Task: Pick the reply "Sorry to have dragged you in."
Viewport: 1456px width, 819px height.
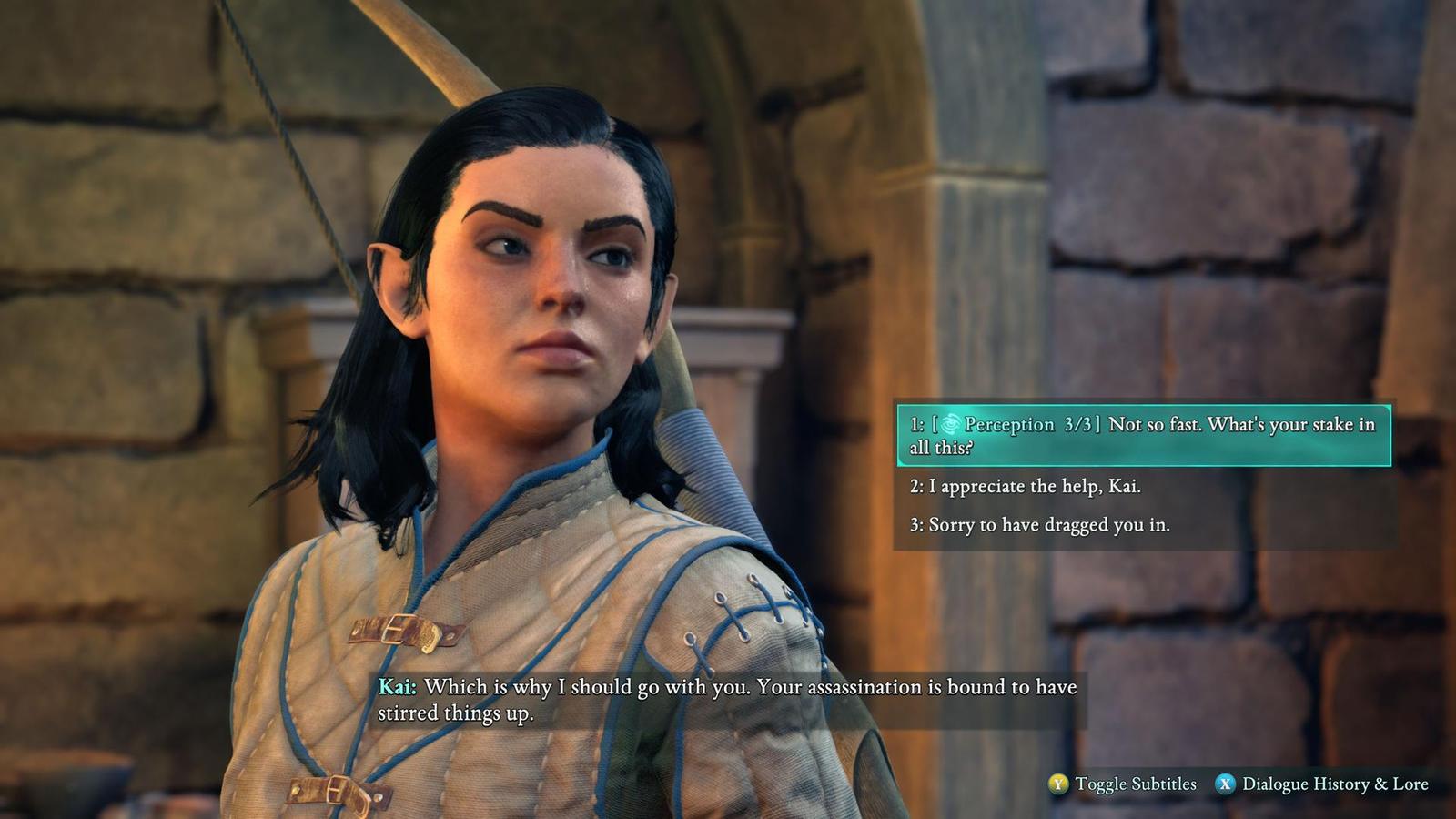Action: tap(1040, 525)
